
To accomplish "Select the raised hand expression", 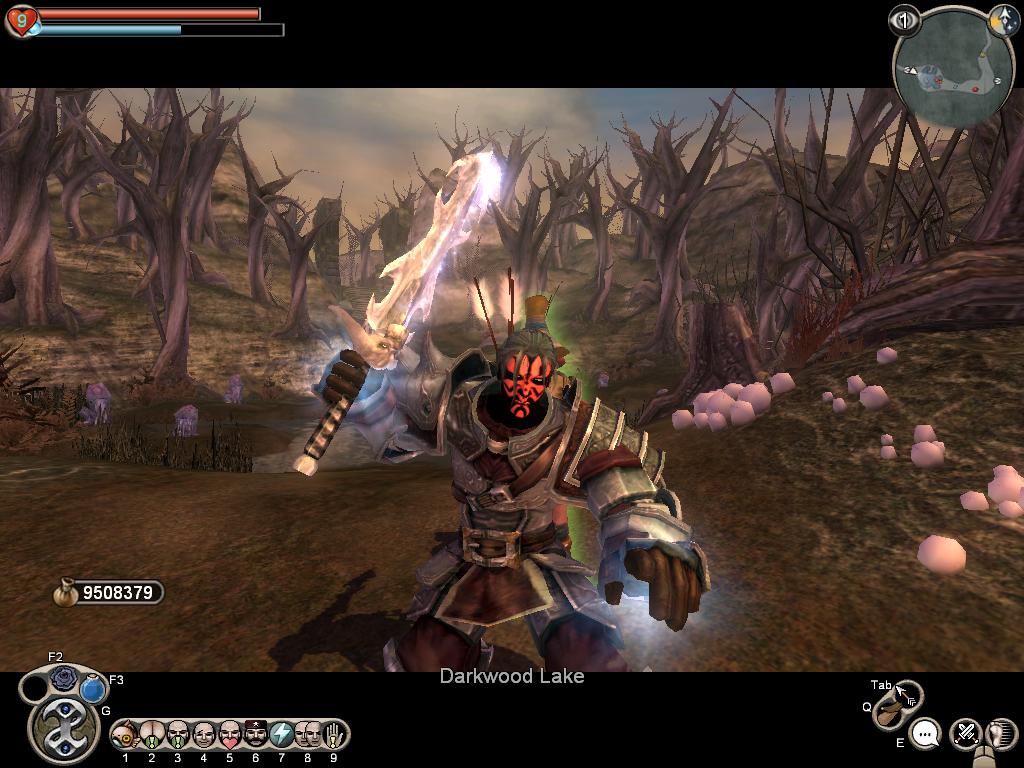I will [x=334, y=735].
